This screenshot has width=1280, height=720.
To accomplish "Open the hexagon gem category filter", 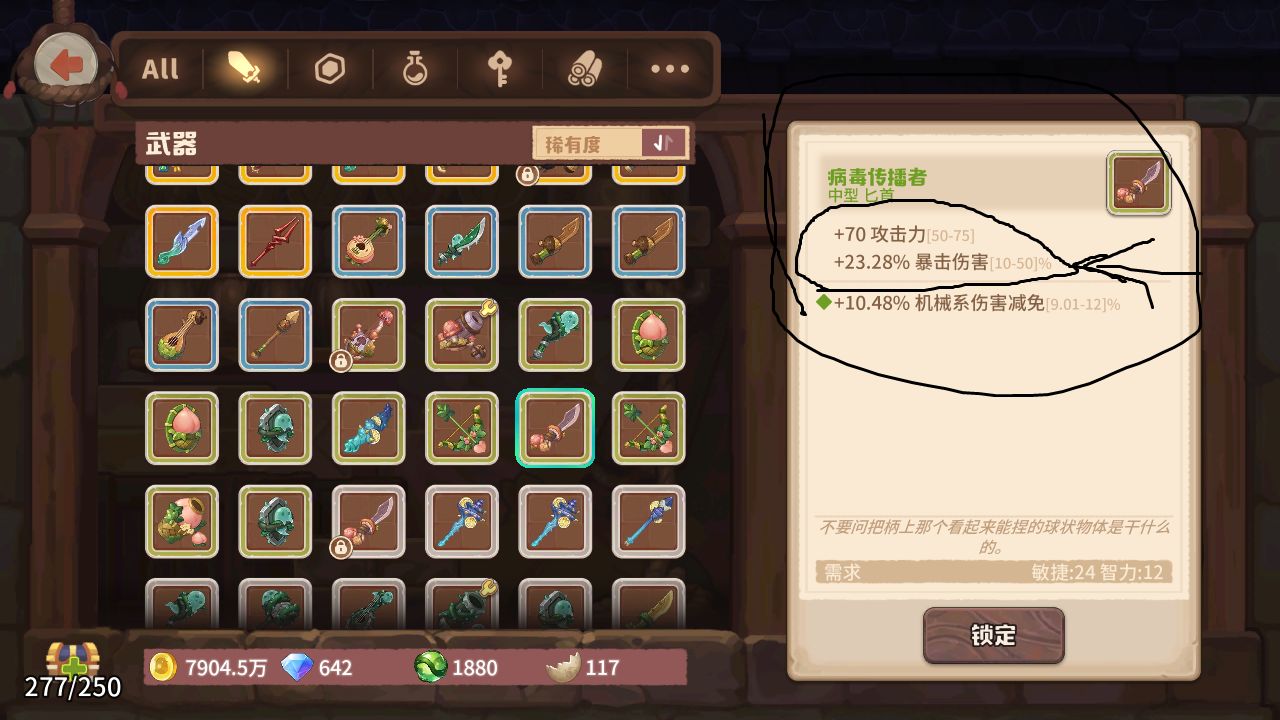I will click(x=328, y=68).
